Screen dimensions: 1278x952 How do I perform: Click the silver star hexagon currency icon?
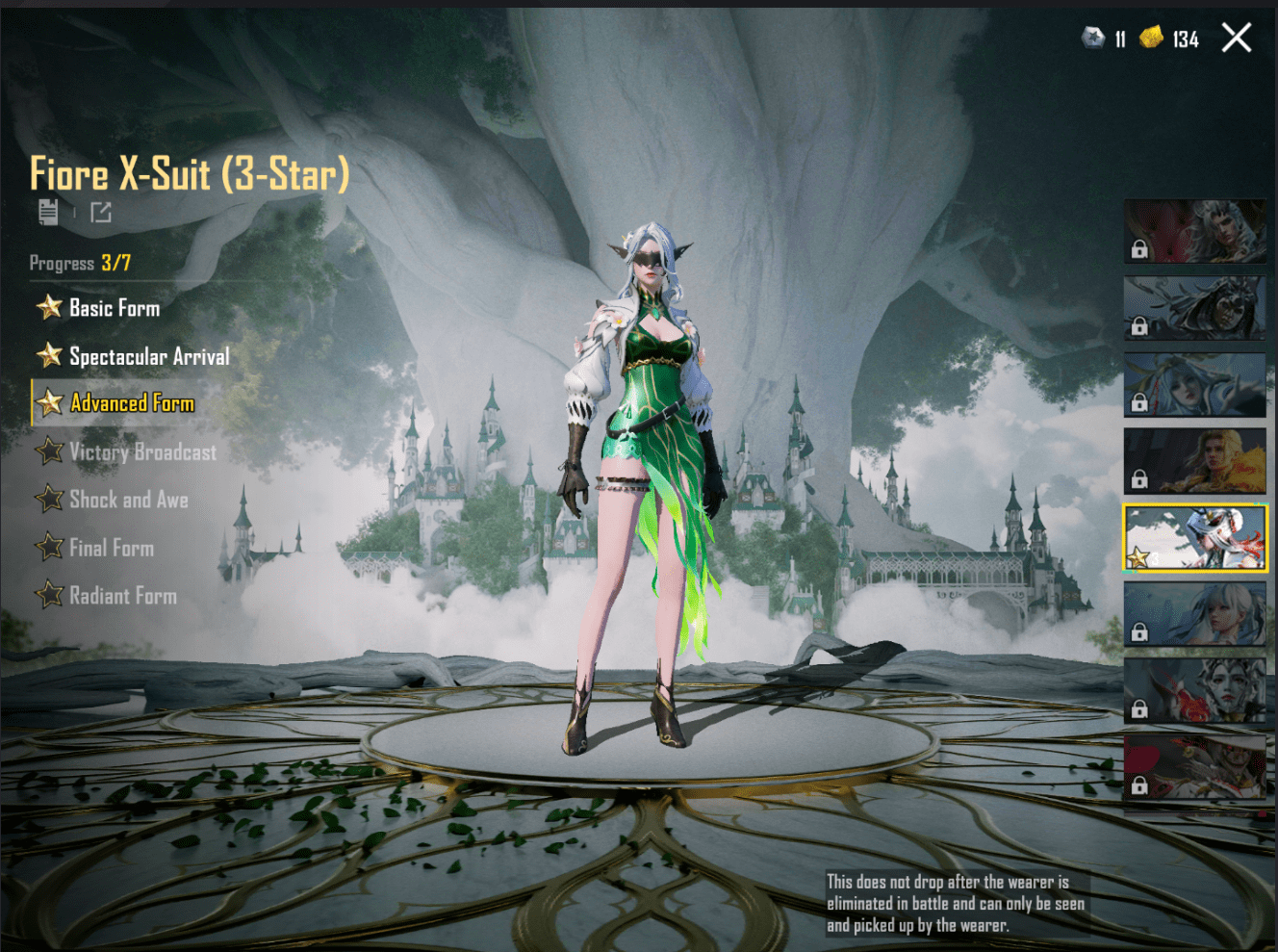pyautogui.click(x=1093, y=38)
